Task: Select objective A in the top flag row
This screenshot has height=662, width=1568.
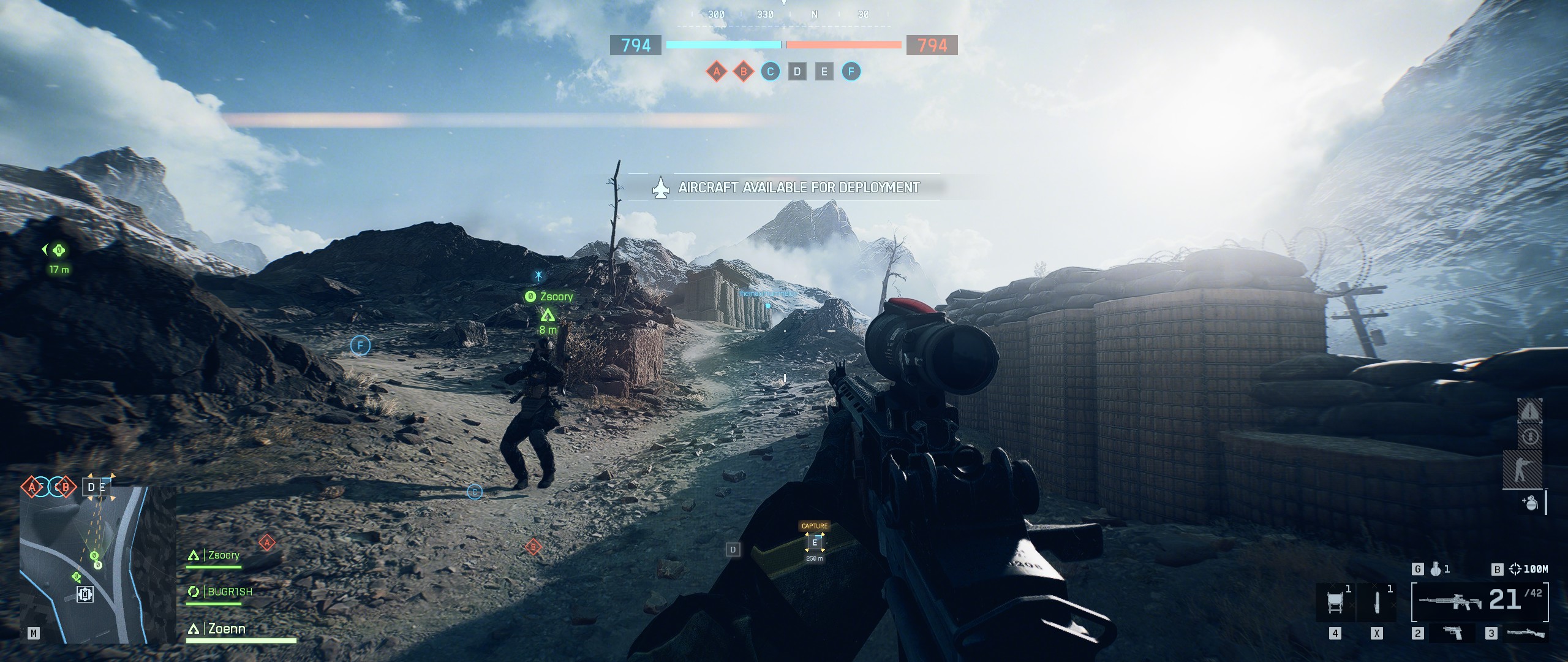Action: coord(716,72)
